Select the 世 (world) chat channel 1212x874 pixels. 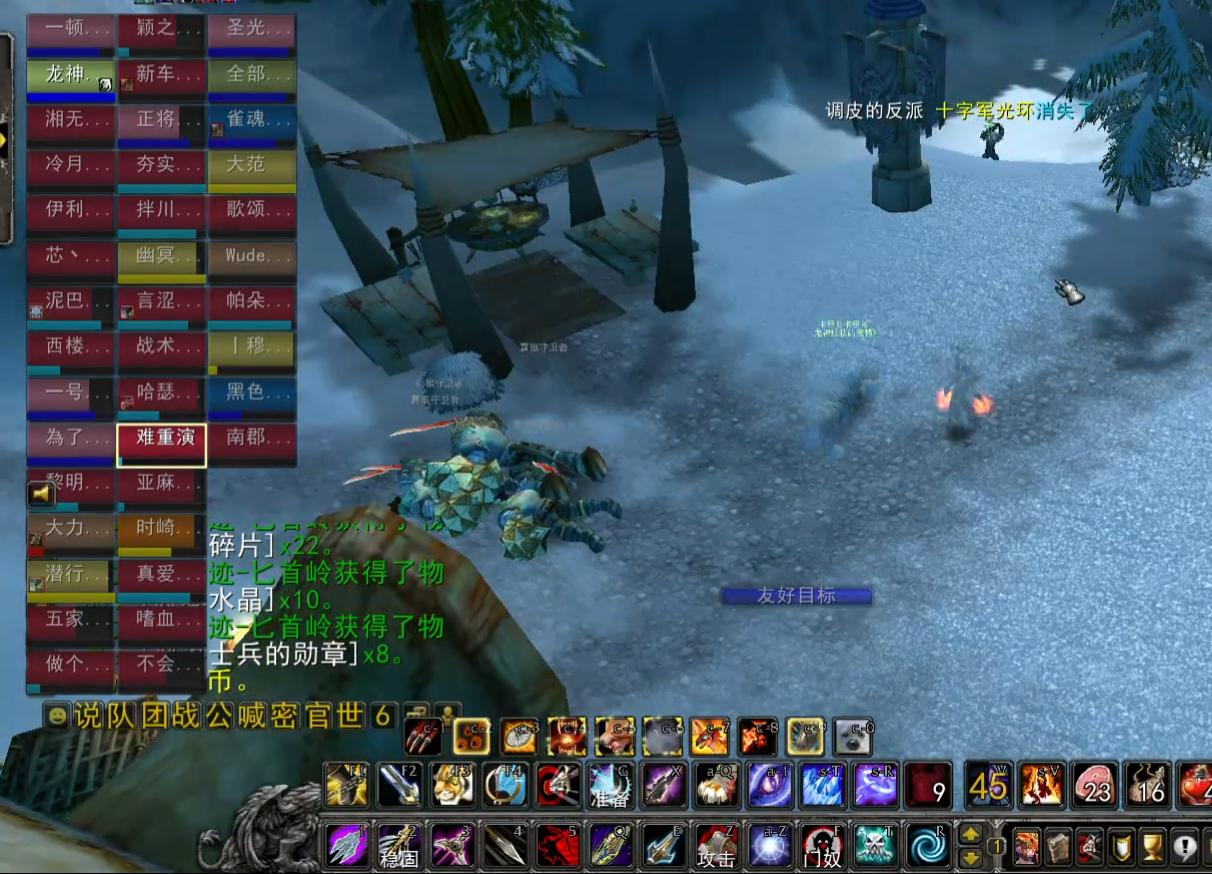pos(349,716)
